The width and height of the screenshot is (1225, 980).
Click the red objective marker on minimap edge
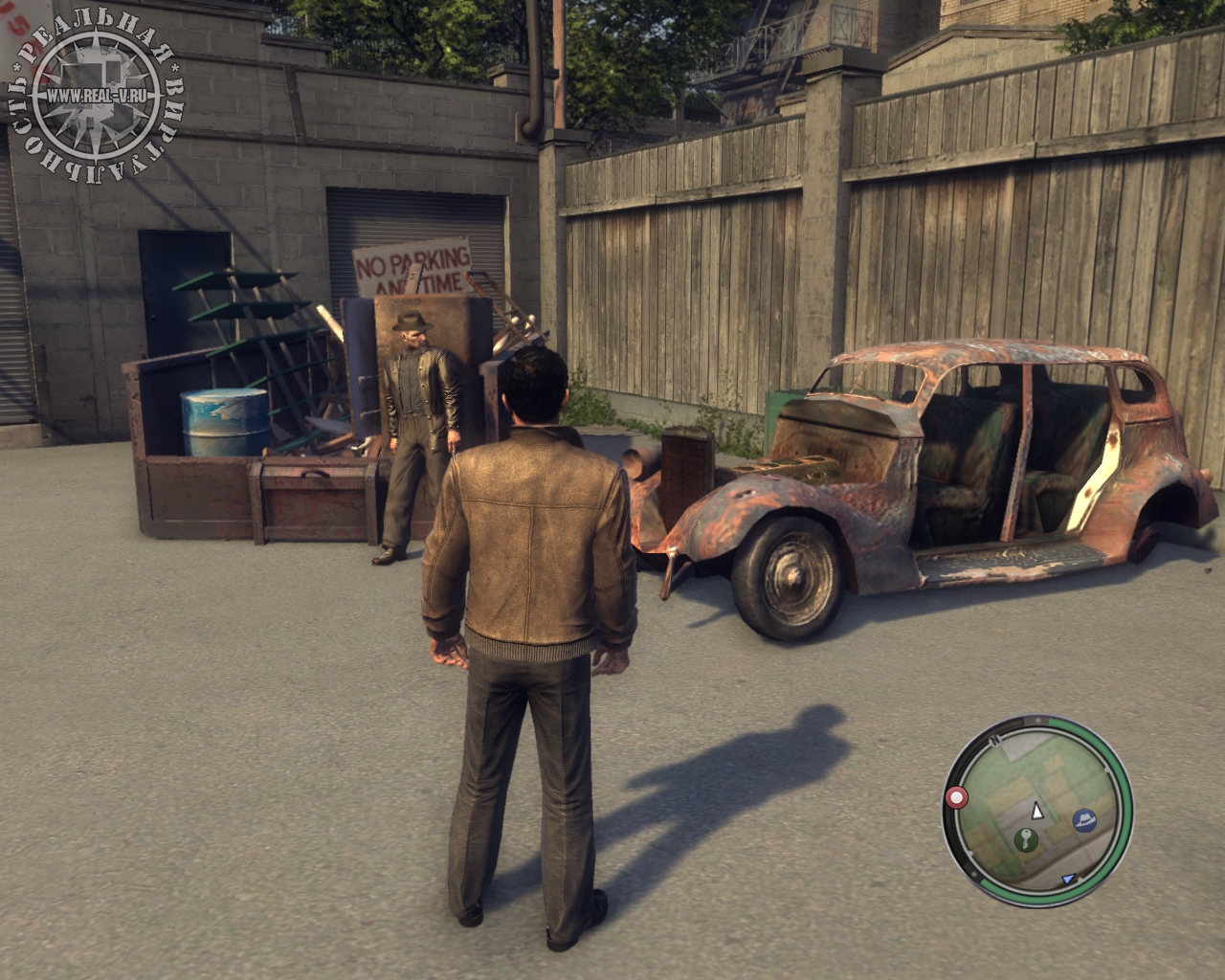pos(955,796)
